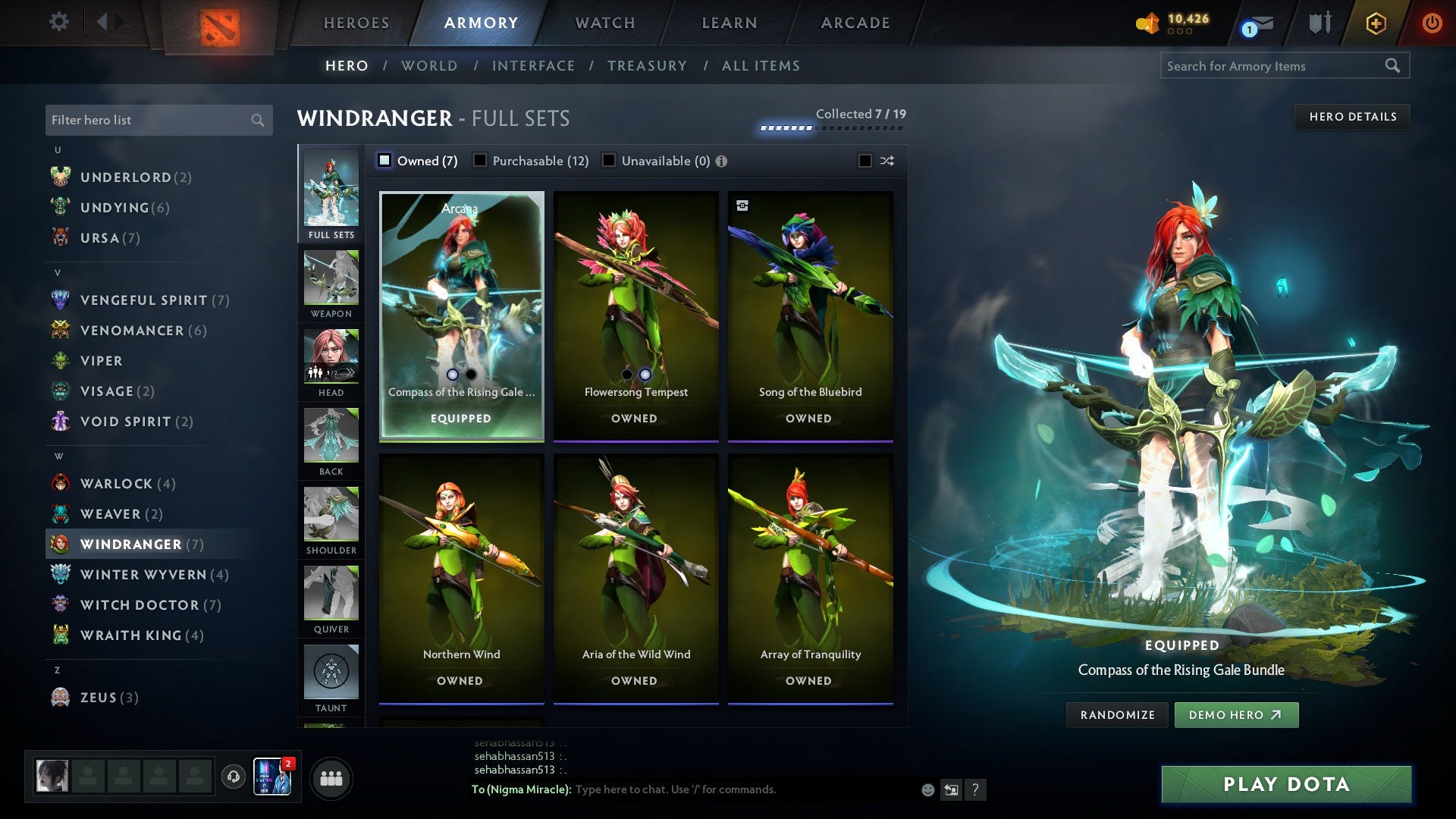Open the Weapon slot category

coord(331,284)
